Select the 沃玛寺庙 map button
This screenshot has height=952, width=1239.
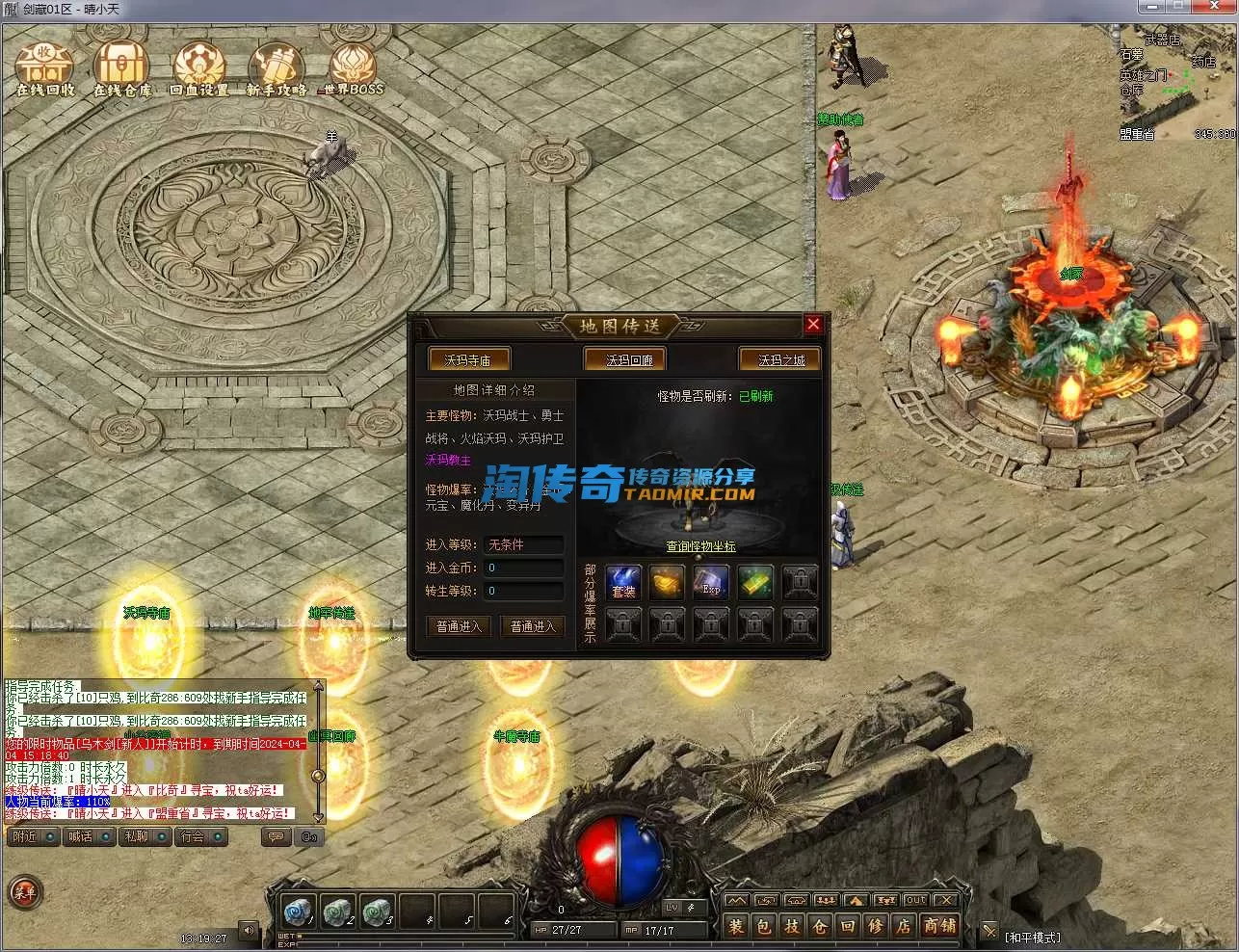click(468, 359)
